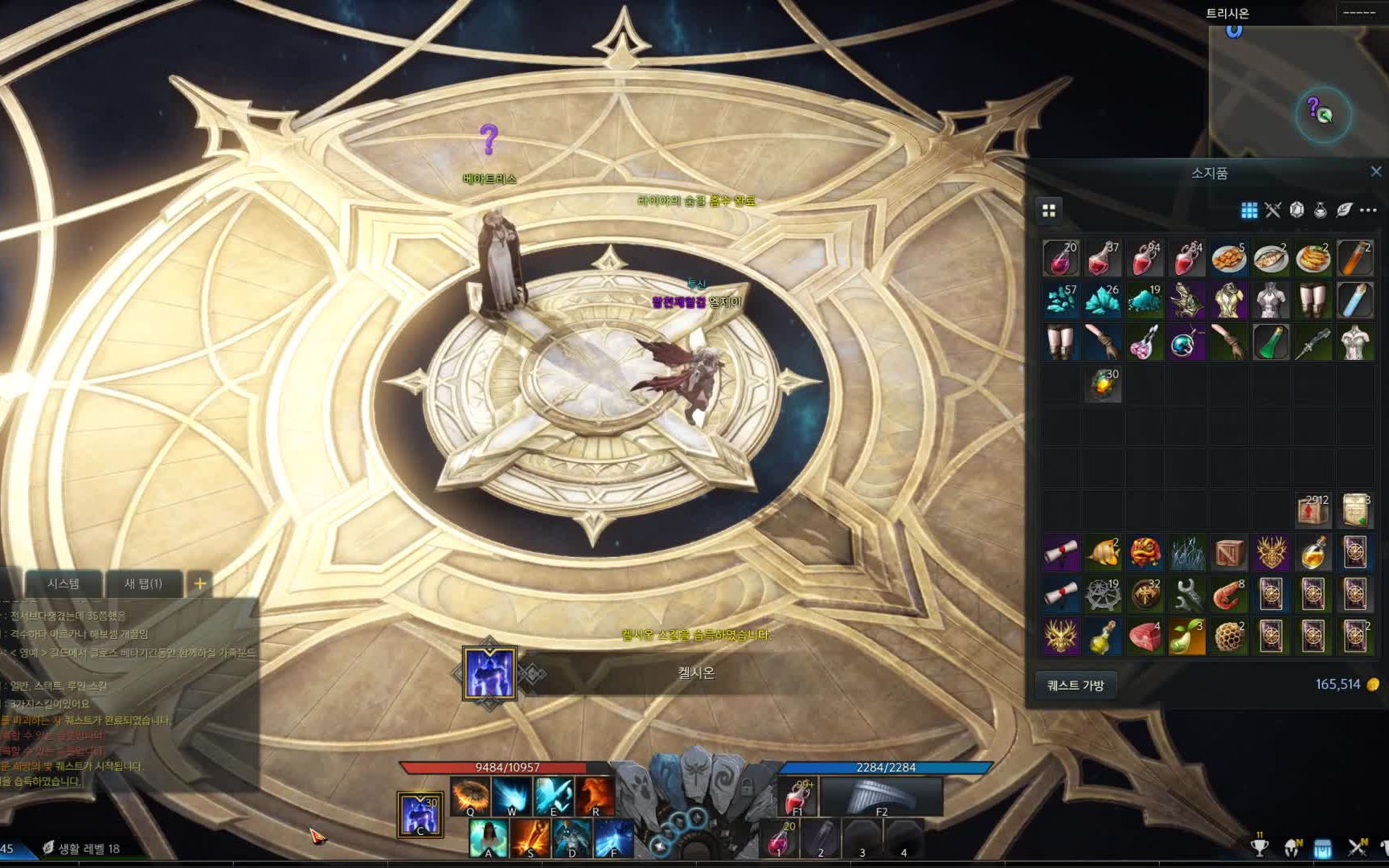Activate the fiery ring Q skill
The height and width of the screenshot is (868, 1389).
470,796
